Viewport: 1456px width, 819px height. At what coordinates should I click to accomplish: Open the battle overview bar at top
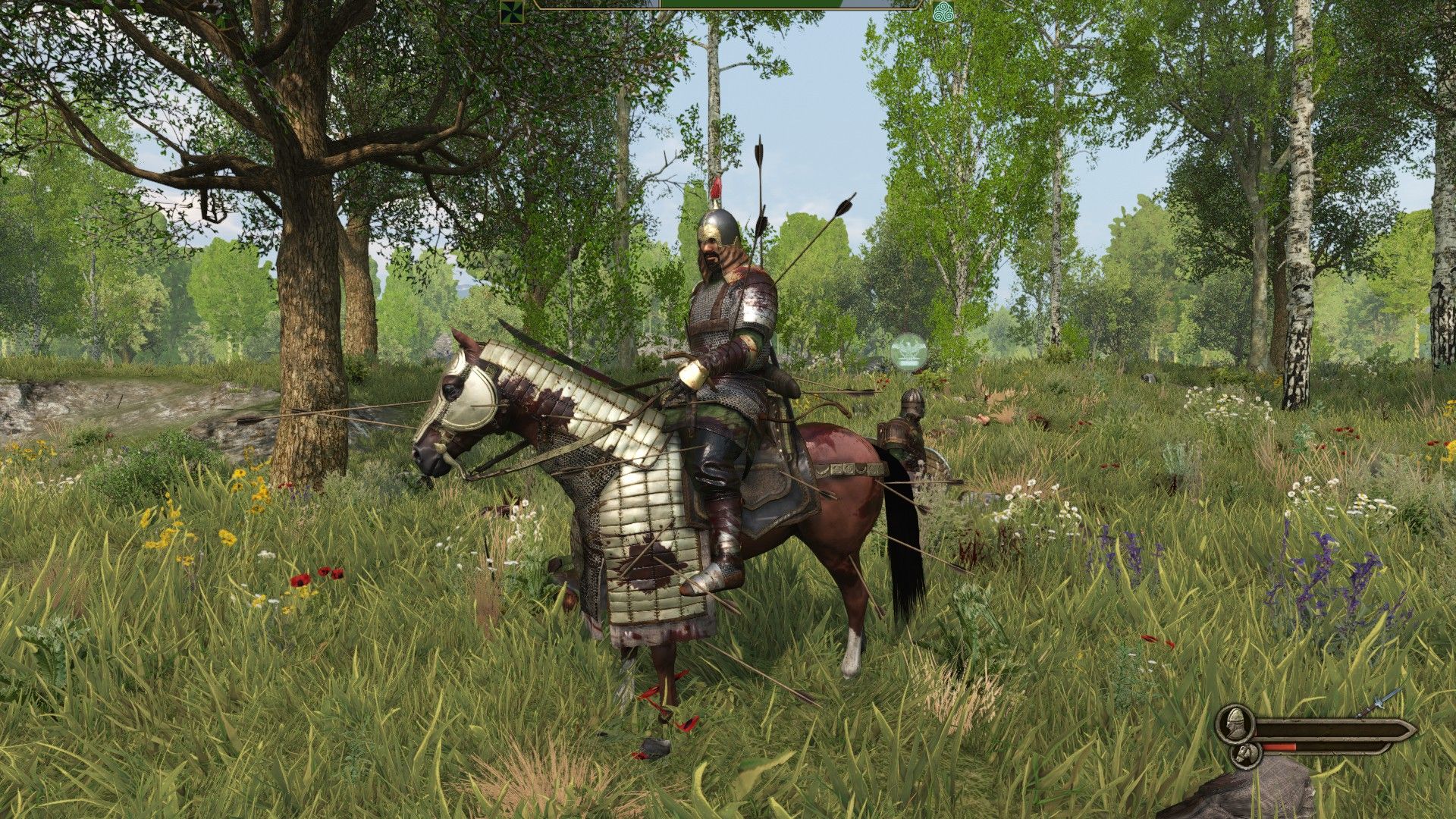[728, 8]
